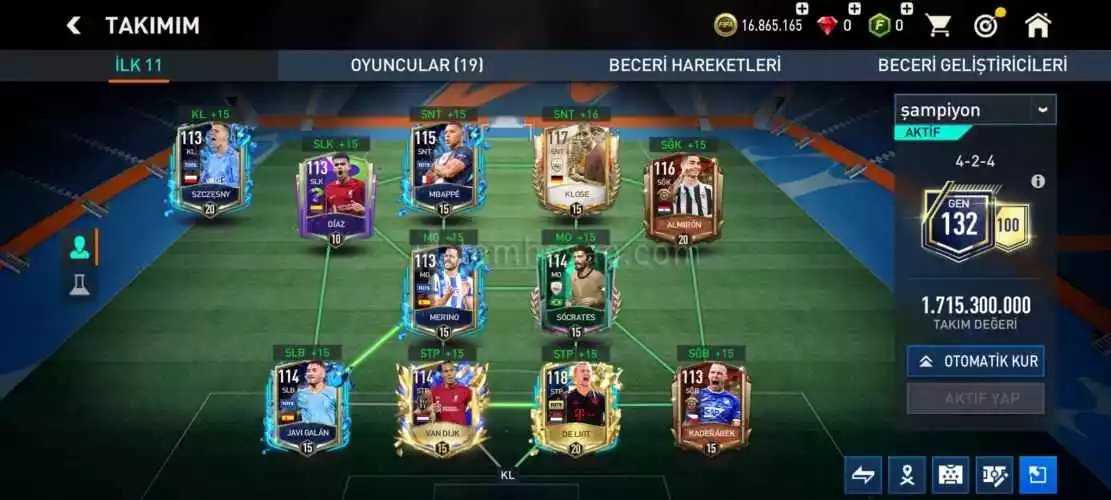Click the OTOMATİK KUR button
This screenshot has height=500, width=1111.
(975, 361)
